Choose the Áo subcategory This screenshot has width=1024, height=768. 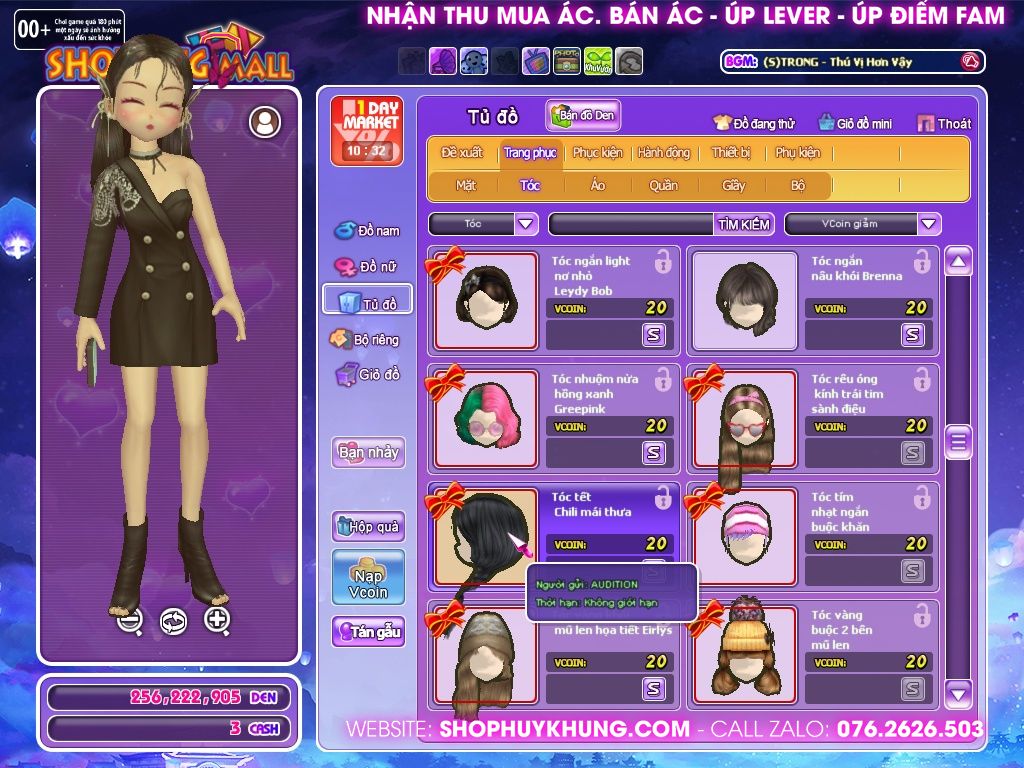pyautogui.click(x=597, y=185)
